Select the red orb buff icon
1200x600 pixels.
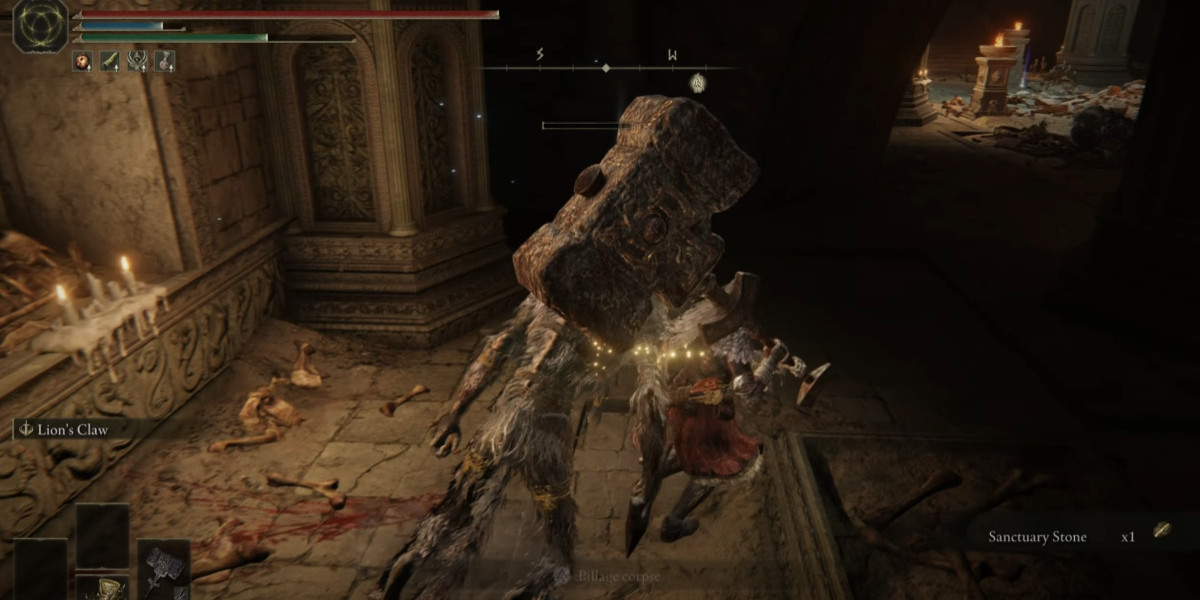[82, 61]
